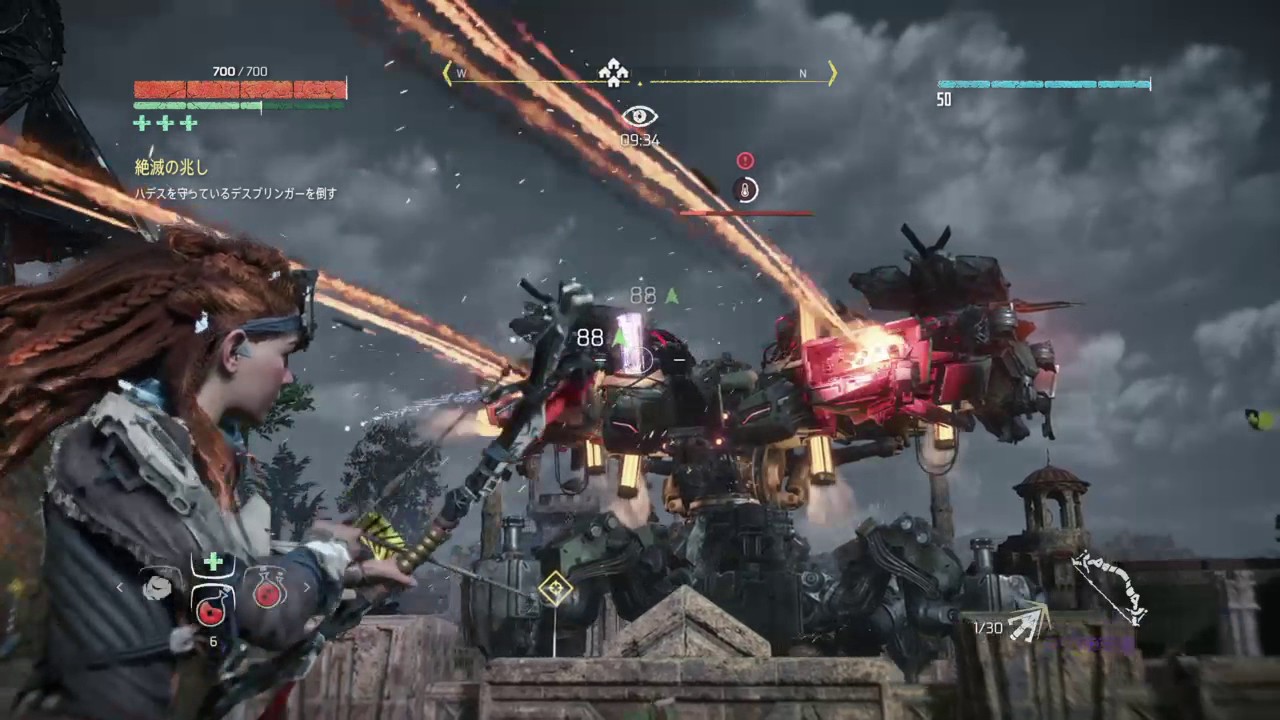Image resolution: width=1280 pixels, height=720 pixels.
Task: Click the arrow ammo type icon
Action: pyautogui.click(x=1027, y=624)
